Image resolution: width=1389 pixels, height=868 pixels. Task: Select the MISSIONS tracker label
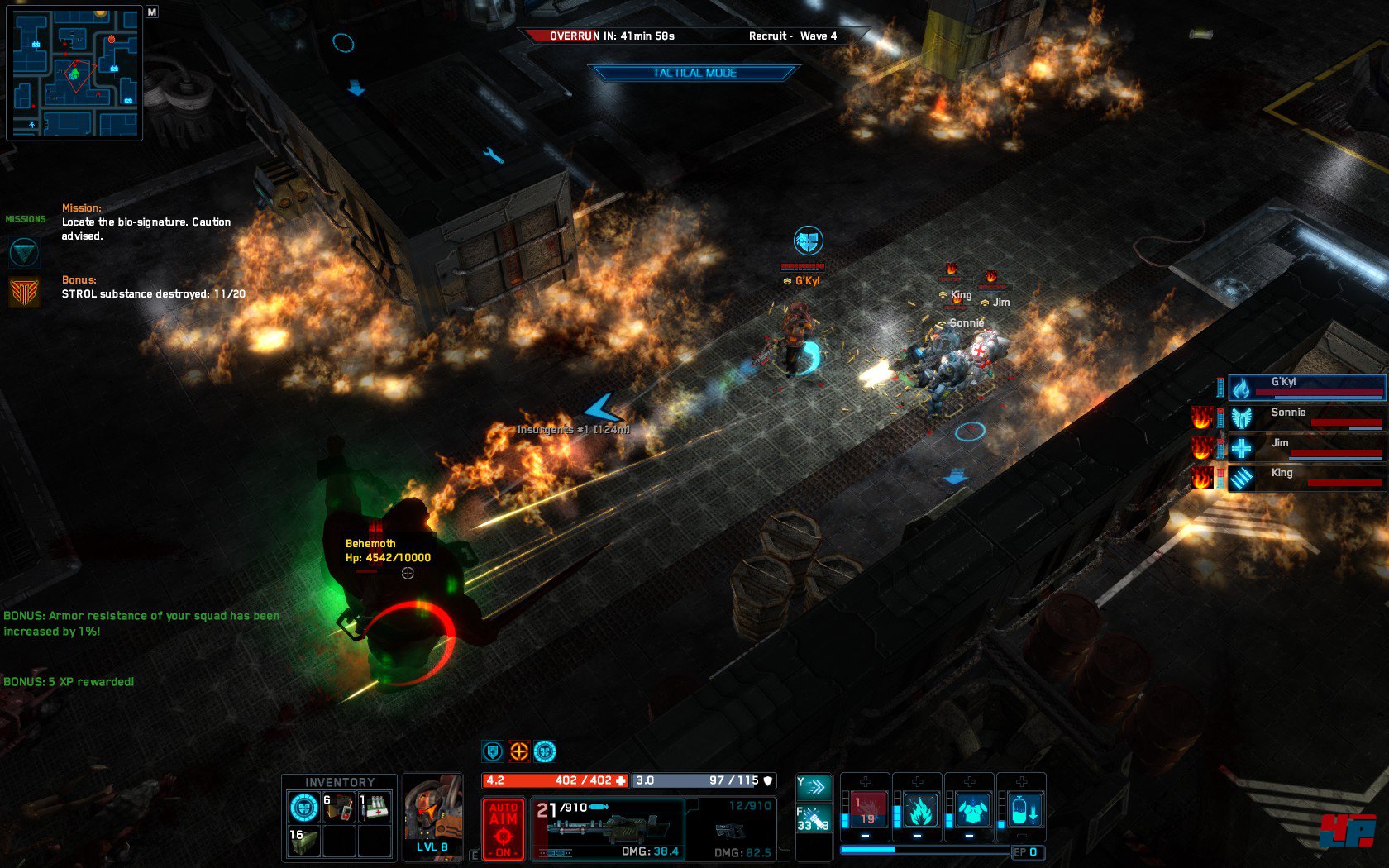[x=26, y=219]
